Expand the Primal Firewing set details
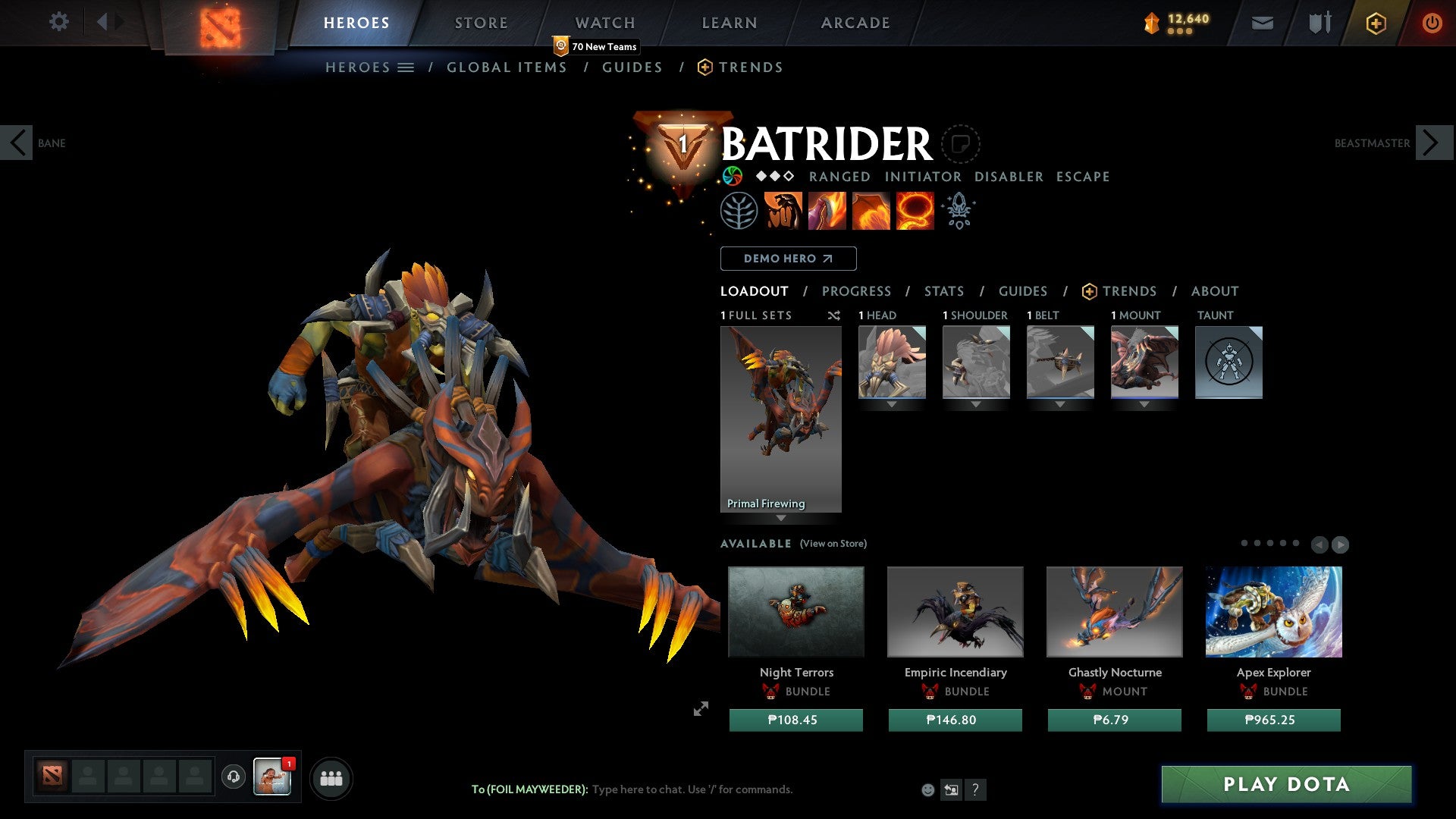The height and width of the screenshot is (819, 1456). click(781, 519)
